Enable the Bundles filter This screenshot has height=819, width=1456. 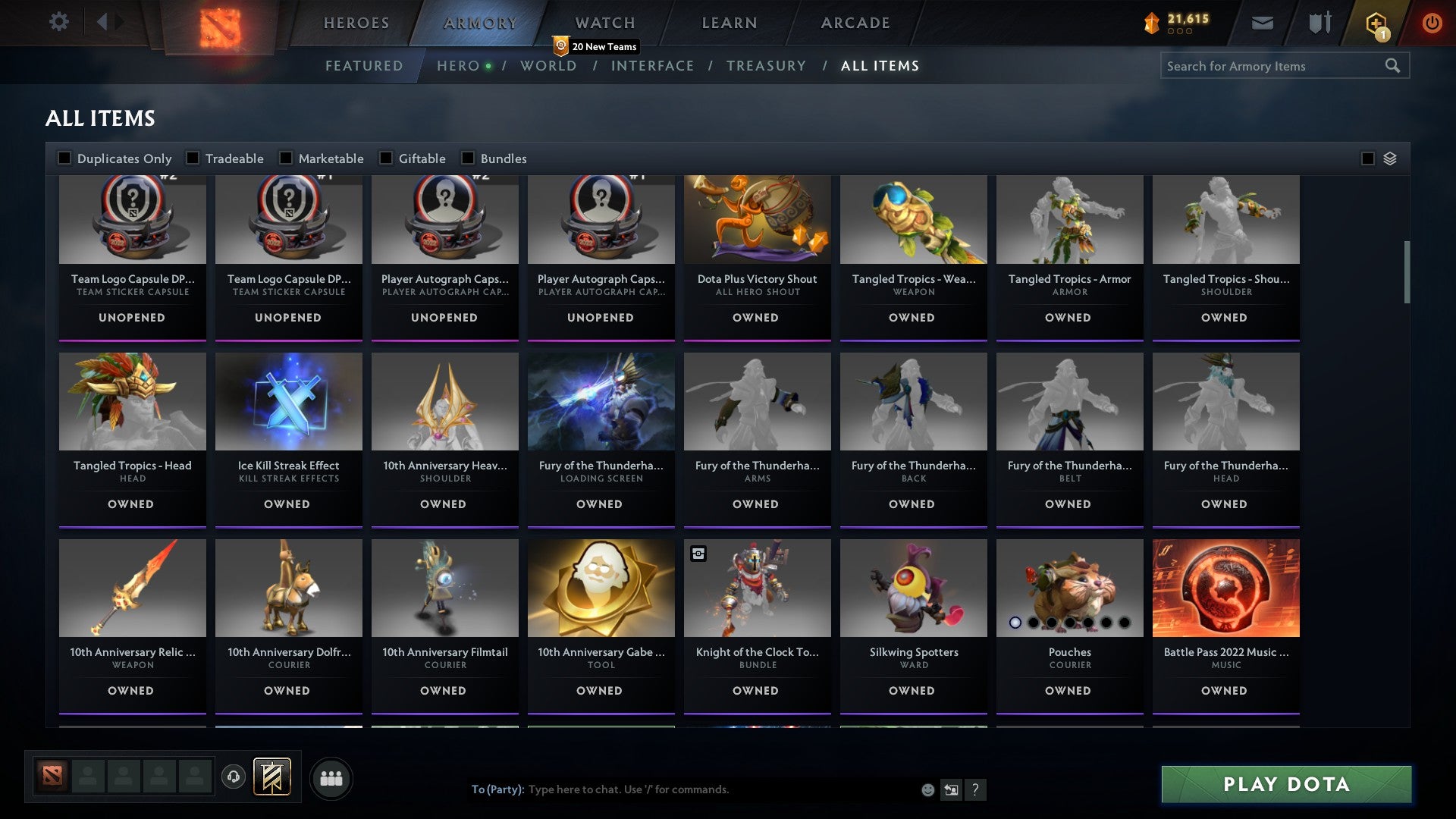tap(467, 158)
